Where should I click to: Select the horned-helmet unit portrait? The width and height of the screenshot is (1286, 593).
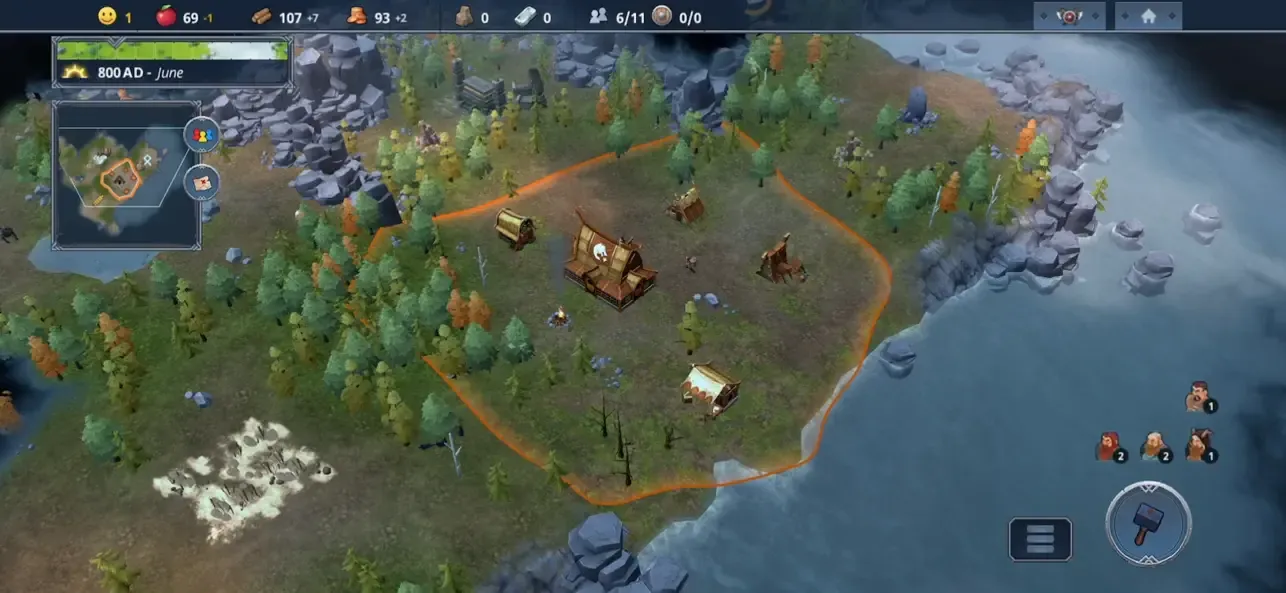point(1198,444)
